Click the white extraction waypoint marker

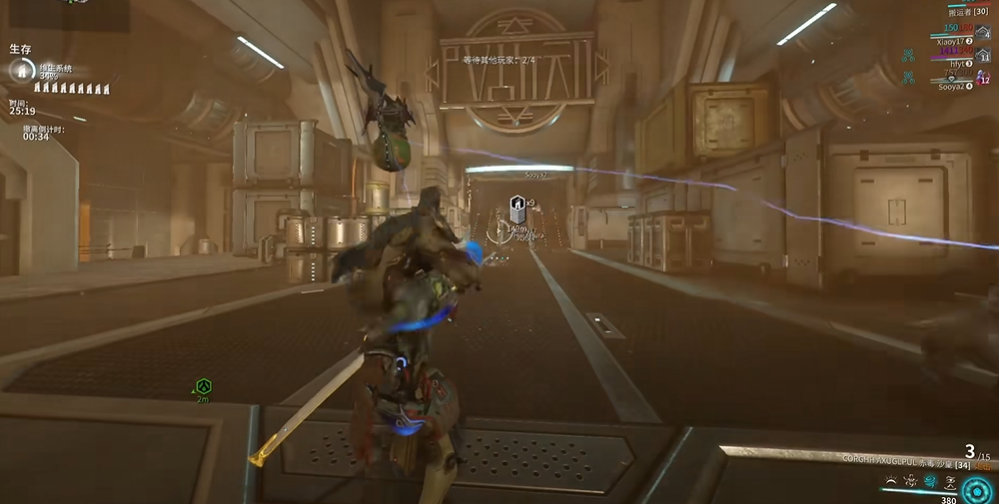coord(517,209)
